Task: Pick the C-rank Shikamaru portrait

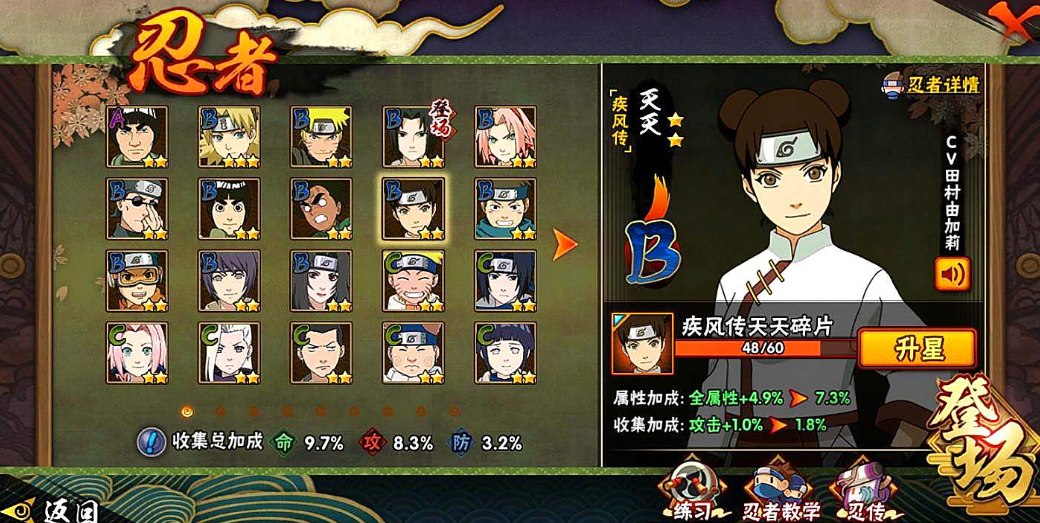Action: click(321, 352)
